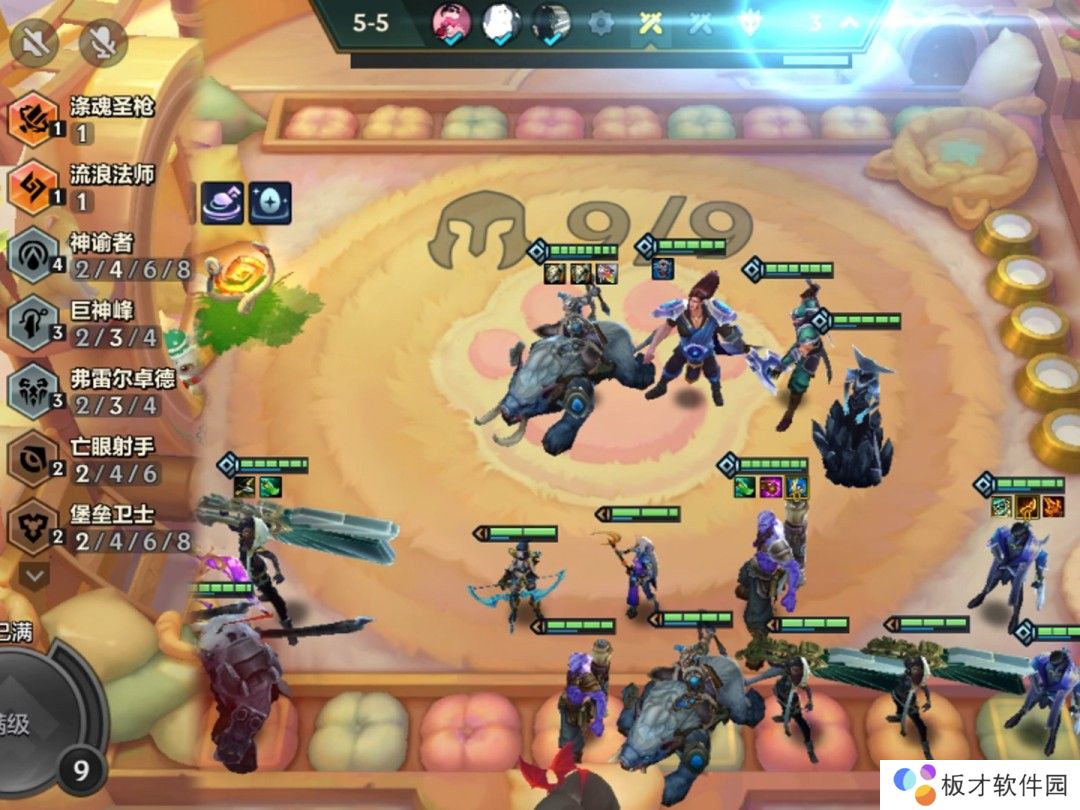
Task: Inspect the sparkling egg augment icon
Action: tap(270, 203)
